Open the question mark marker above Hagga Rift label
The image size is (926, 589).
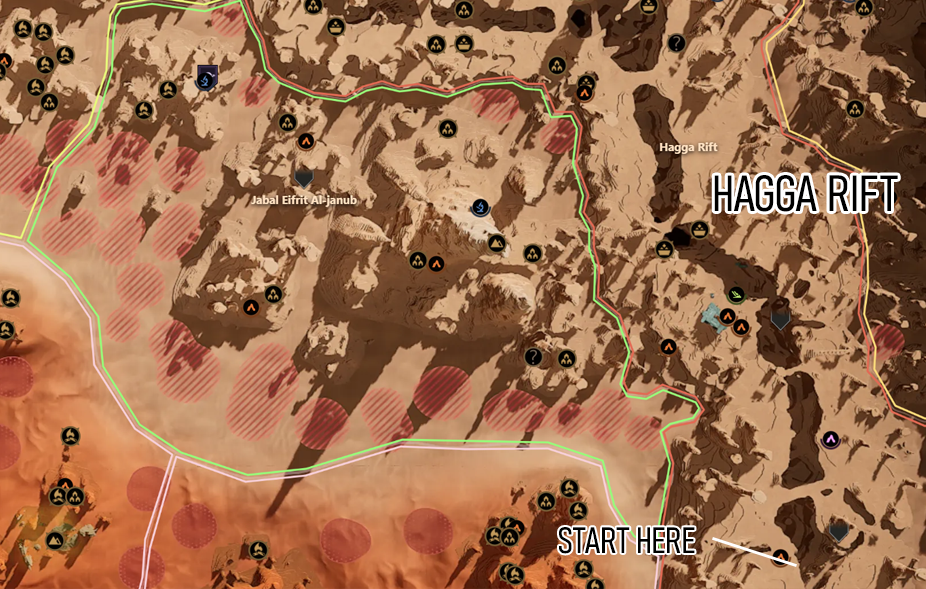676,43
